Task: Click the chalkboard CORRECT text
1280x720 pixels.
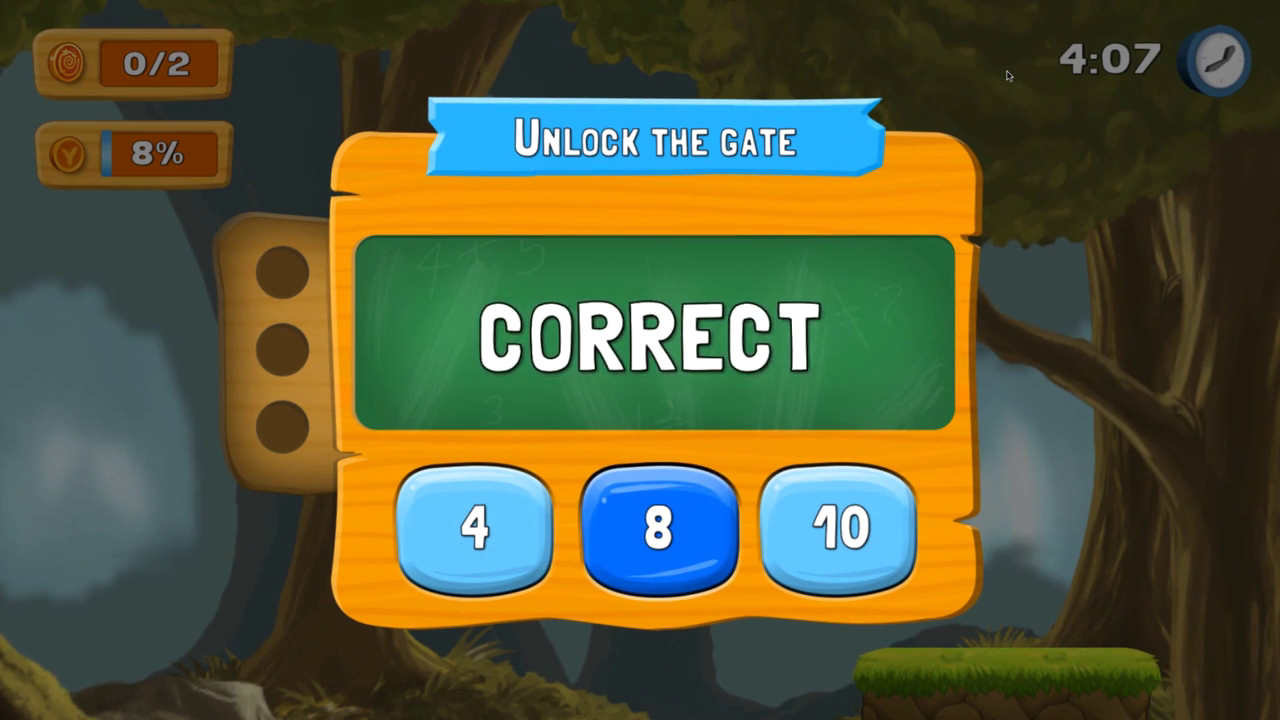Action: point(648,335)
